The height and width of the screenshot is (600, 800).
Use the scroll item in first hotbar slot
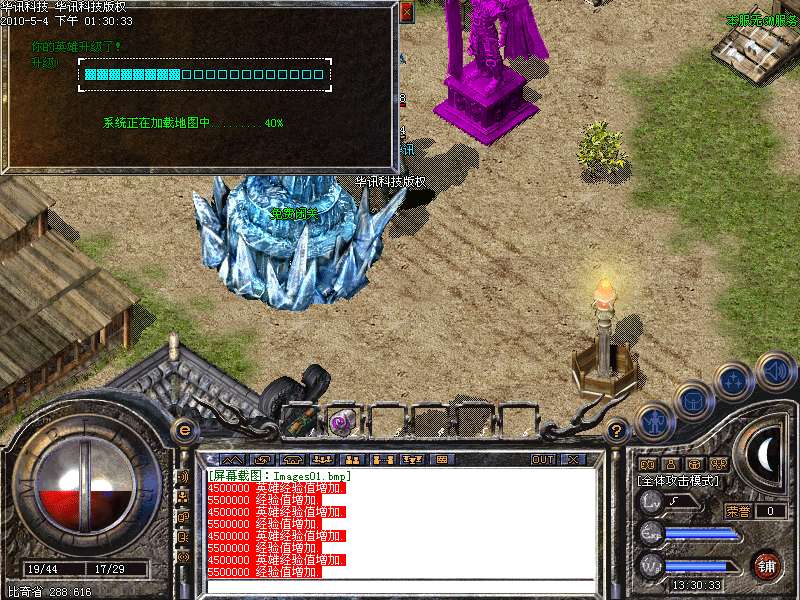point(299,421)
